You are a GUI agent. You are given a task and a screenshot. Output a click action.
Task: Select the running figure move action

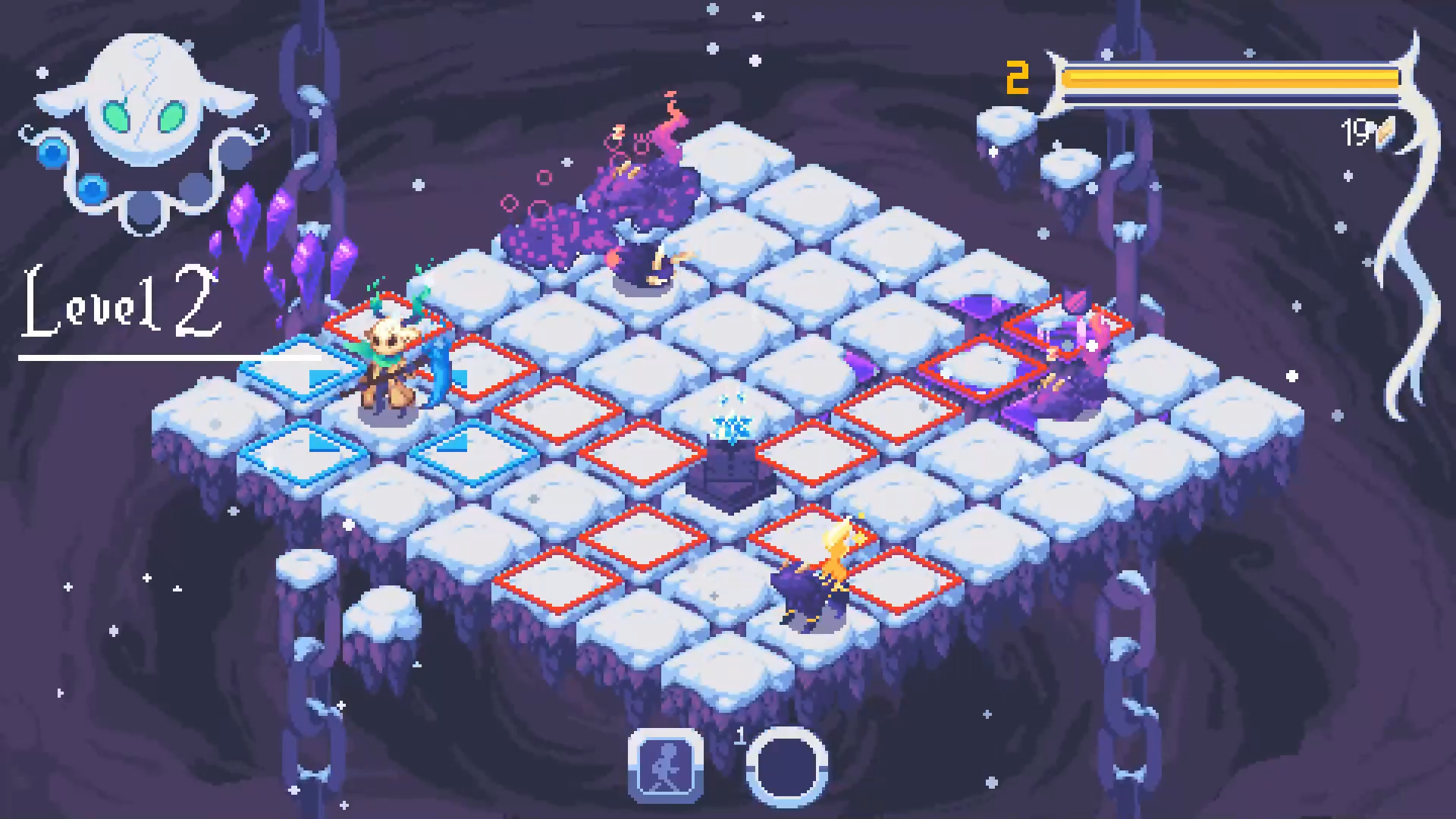click(665, 765)
